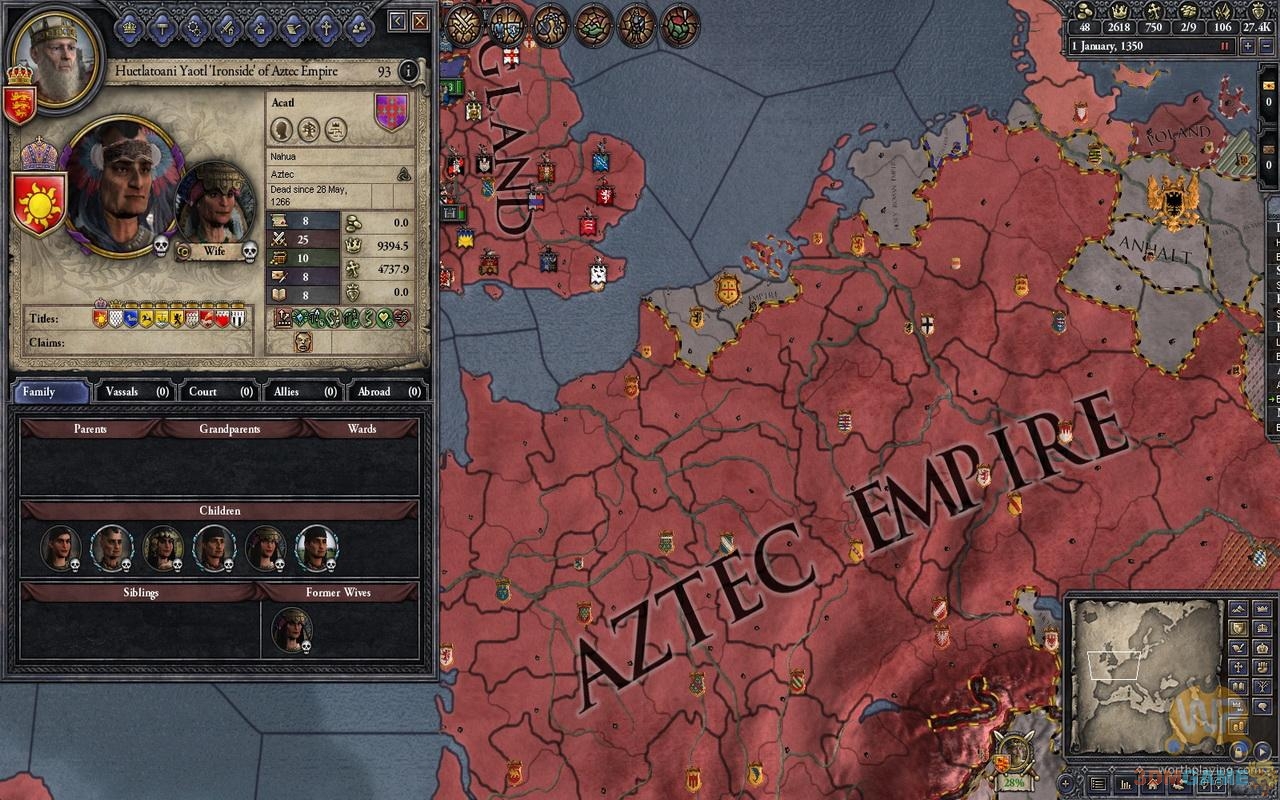
Task: Close the character panel with the X
Action: tap(420, 20)
